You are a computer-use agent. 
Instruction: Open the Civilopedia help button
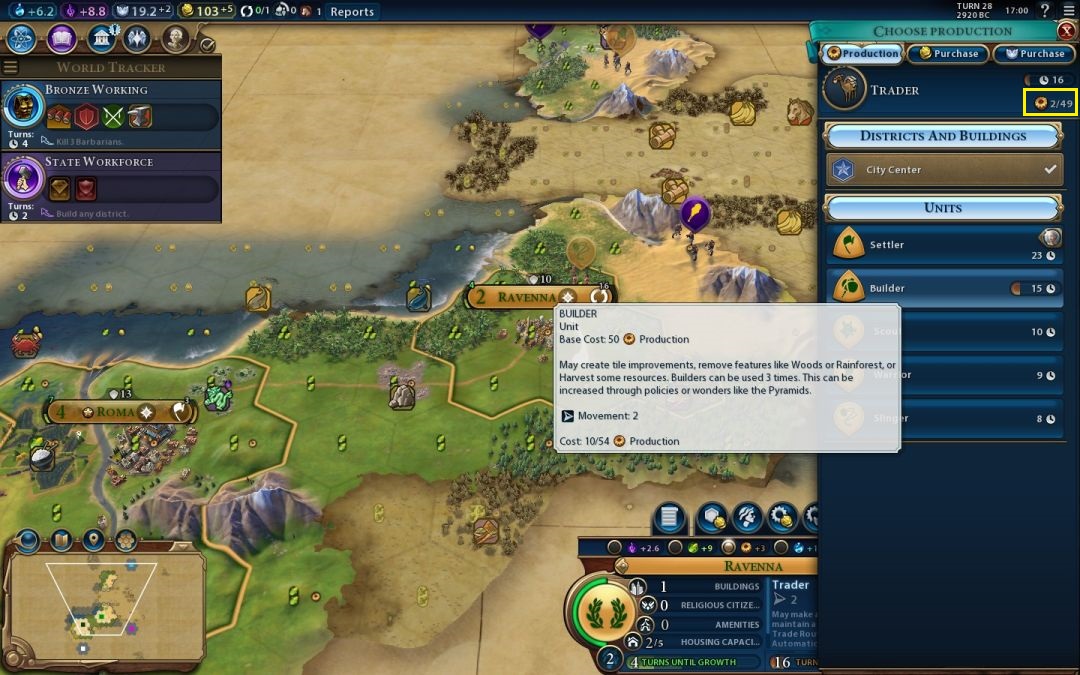click(x=1045, y=11)
